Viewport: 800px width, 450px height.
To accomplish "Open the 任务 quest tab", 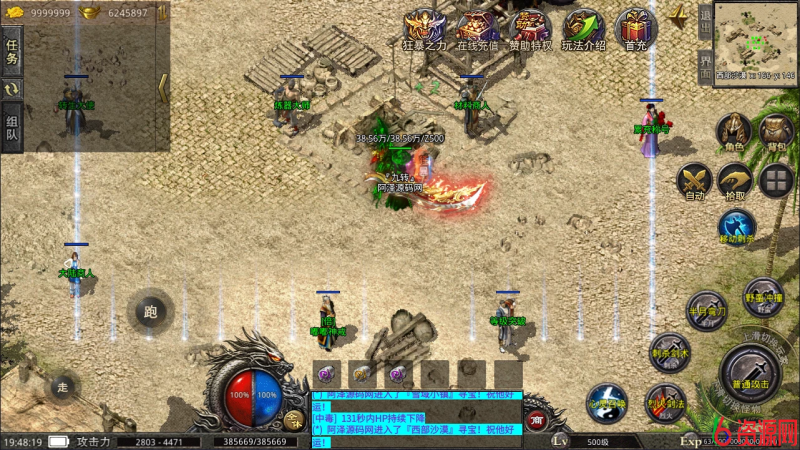I will [x=12, y=50].
